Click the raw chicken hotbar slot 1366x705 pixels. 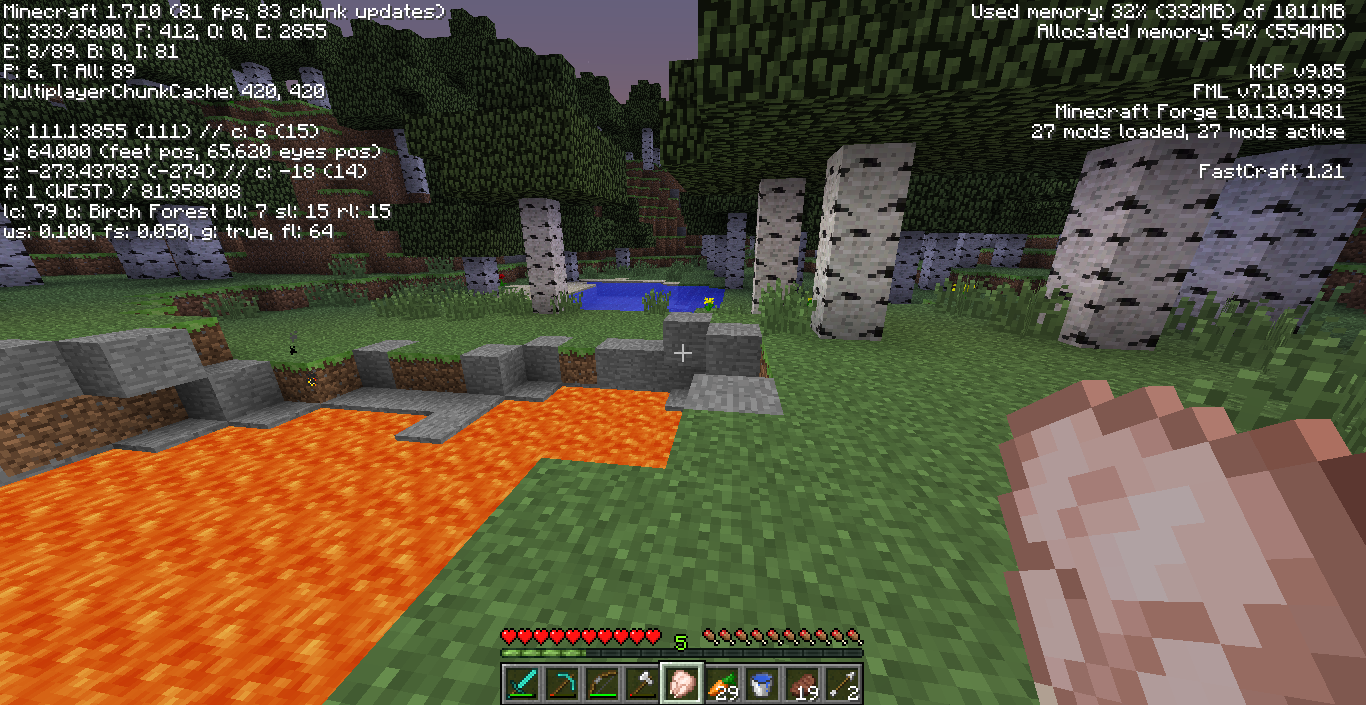pyautogui.click(x=682, y=684)
